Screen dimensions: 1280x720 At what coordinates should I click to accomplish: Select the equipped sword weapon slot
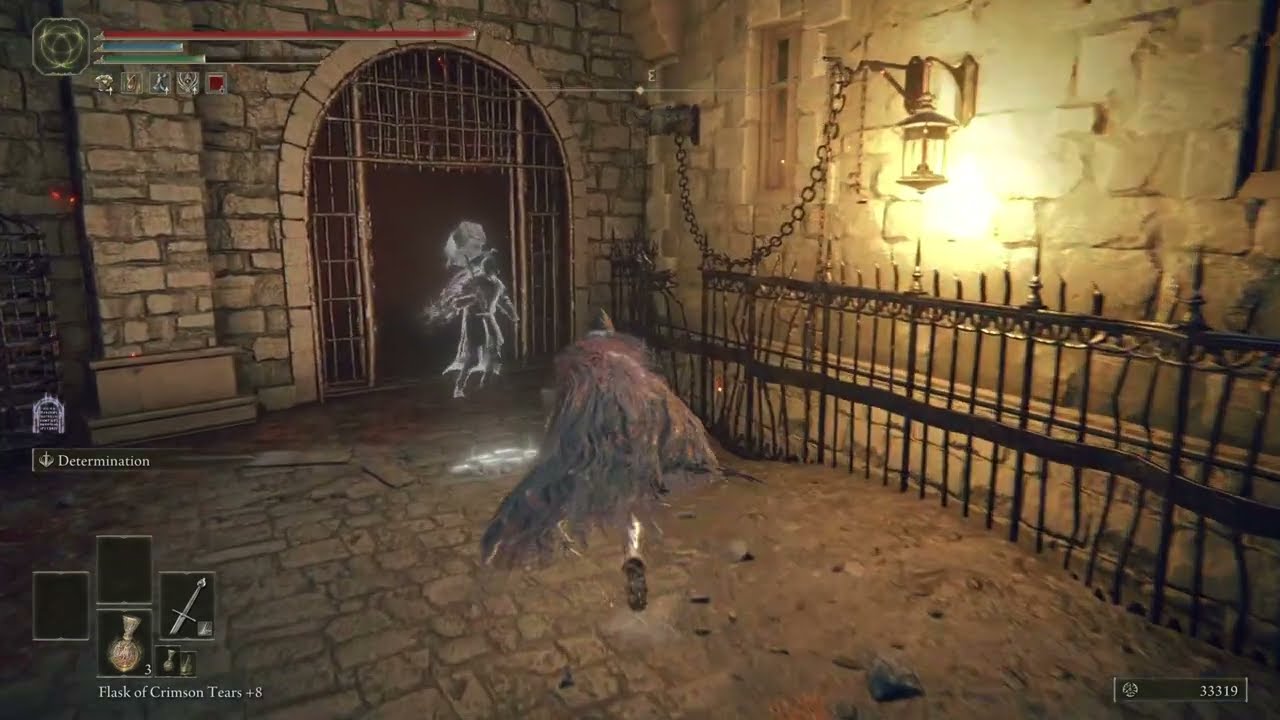(x=187, y=605)
